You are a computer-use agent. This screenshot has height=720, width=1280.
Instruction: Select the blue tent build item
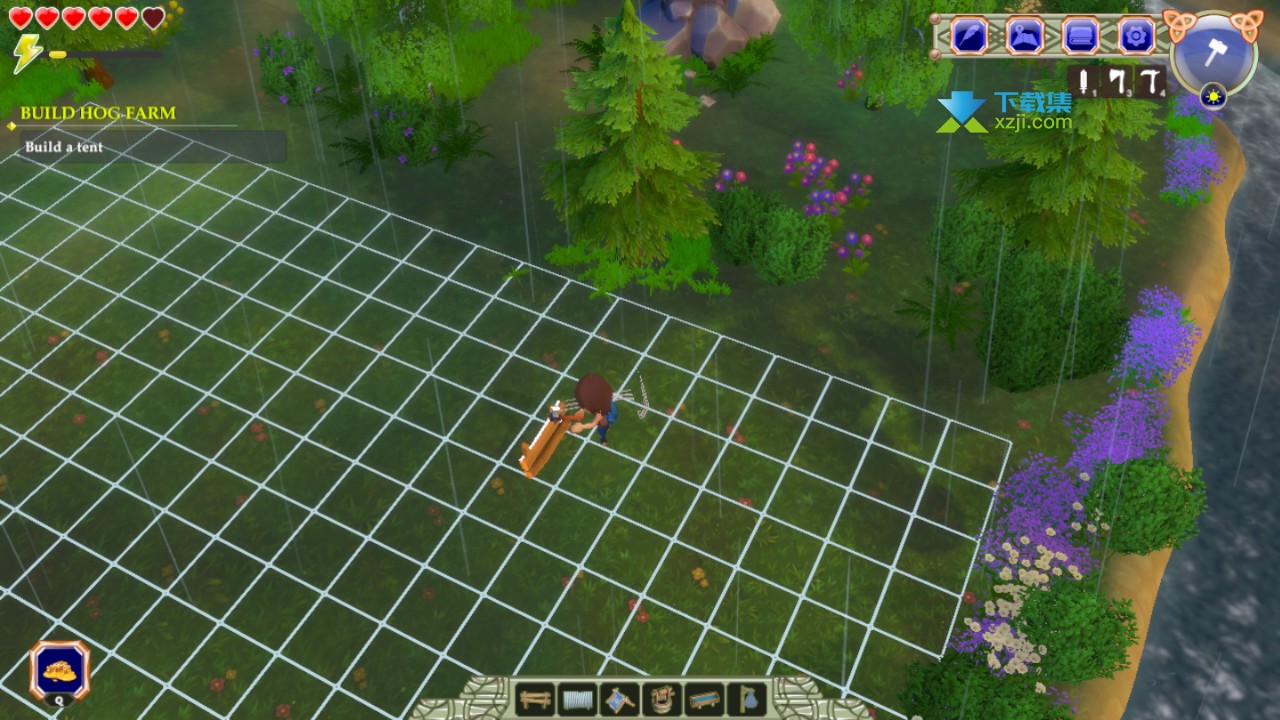(619, 698)
